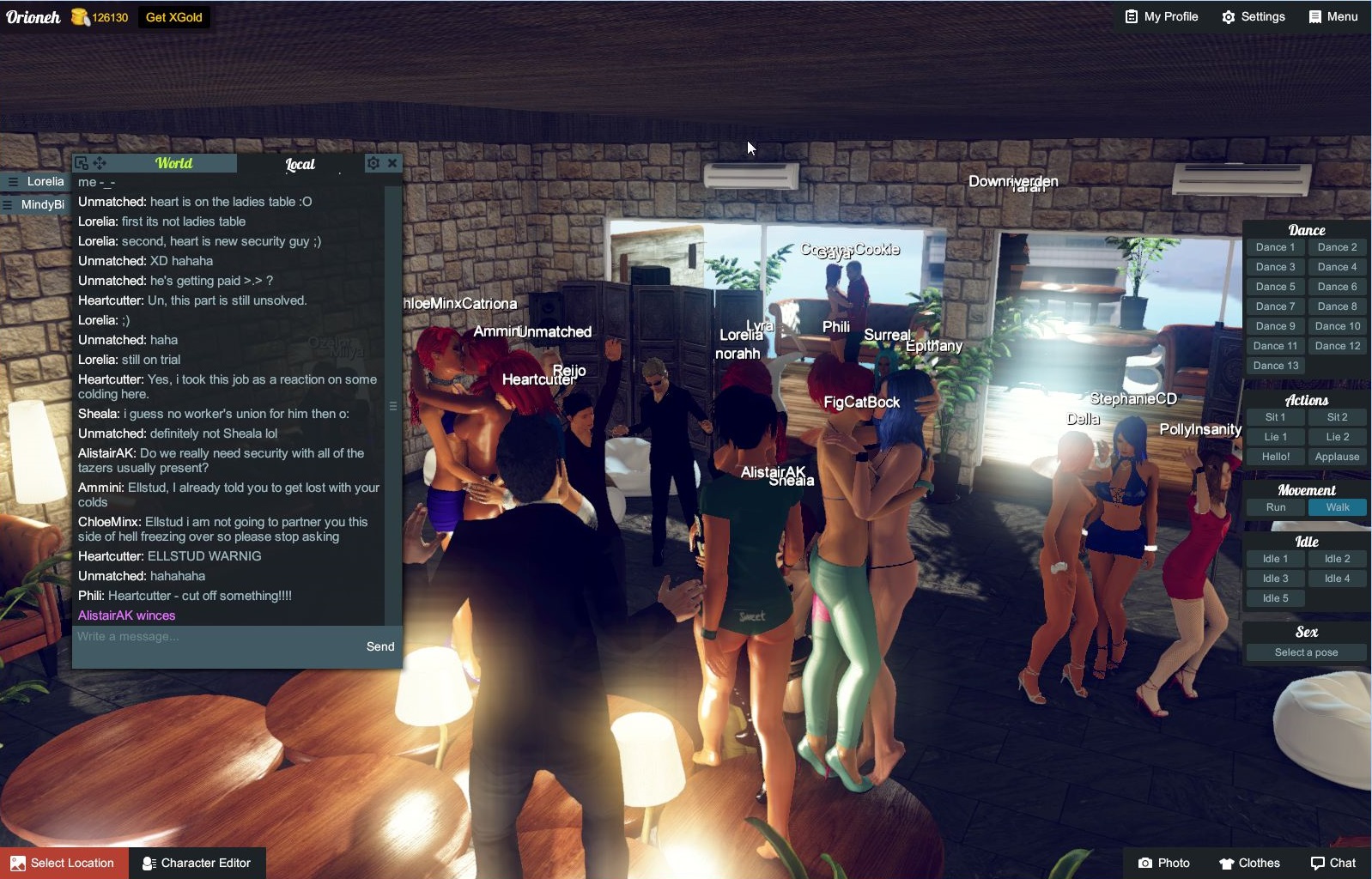
Task: Click the Write a message input field
Action: pos(215,636)
